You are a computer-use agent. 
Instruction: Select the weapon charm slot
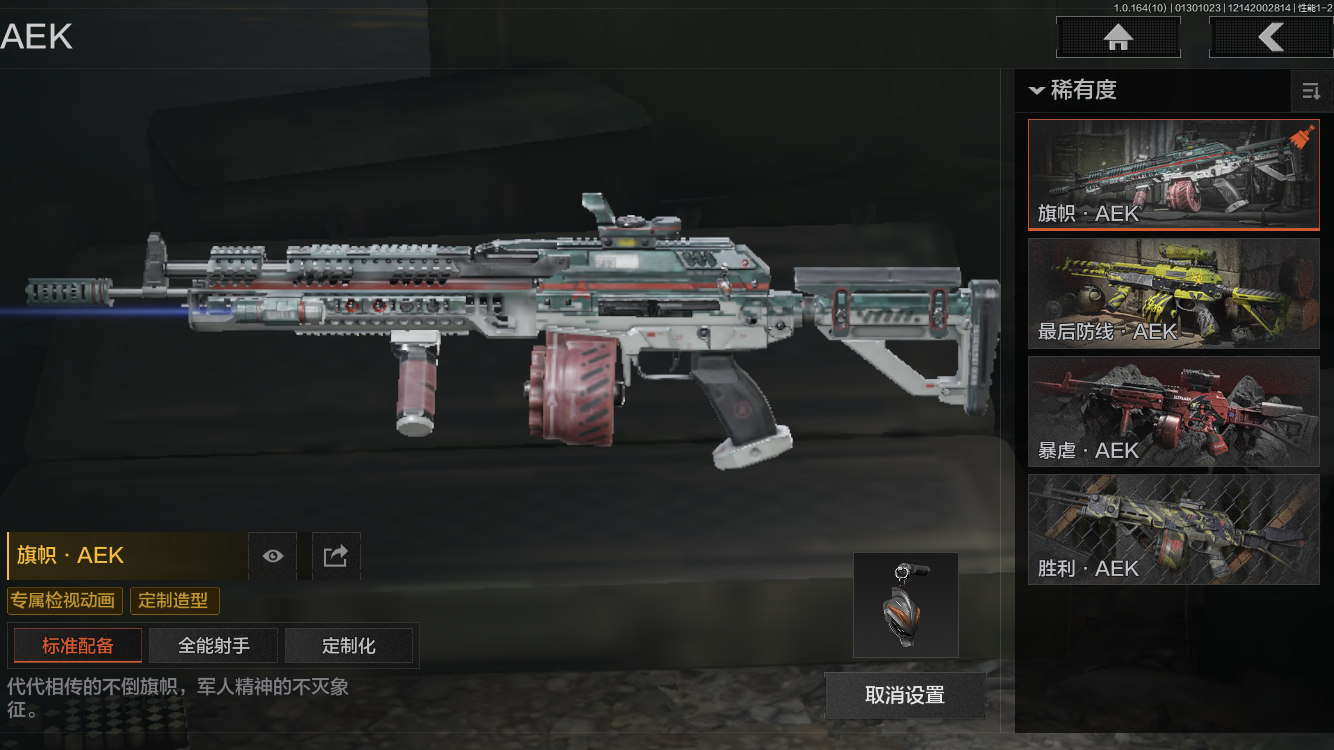(x=905, y=605)
